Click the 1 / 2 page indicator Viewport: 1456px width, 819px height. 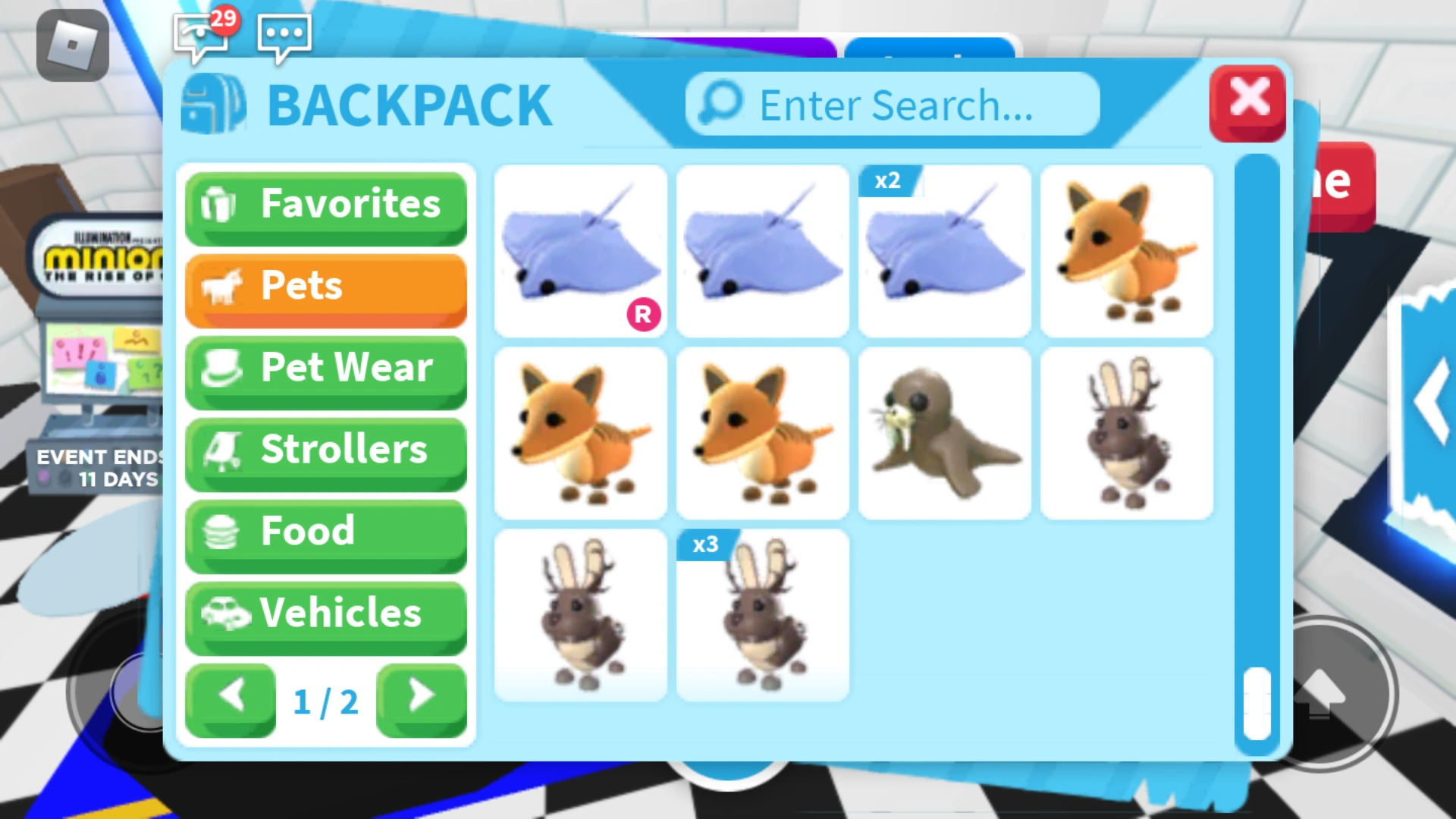(326, 701)
